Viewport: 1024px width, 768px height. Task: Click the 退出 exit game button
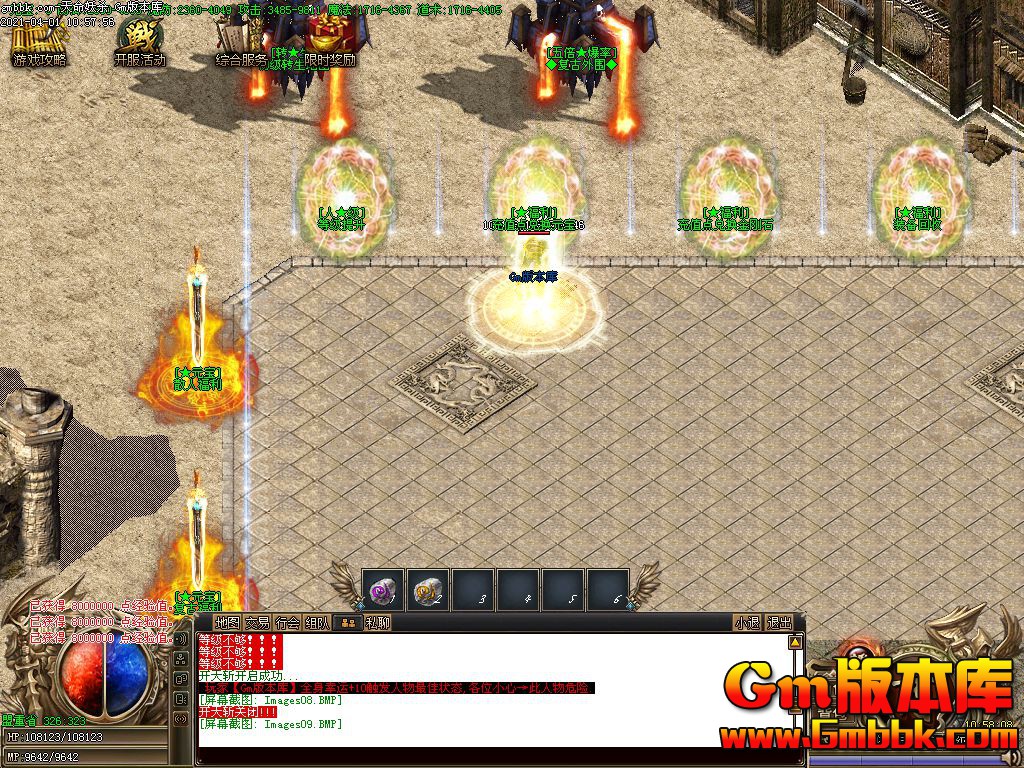[779, 623]
